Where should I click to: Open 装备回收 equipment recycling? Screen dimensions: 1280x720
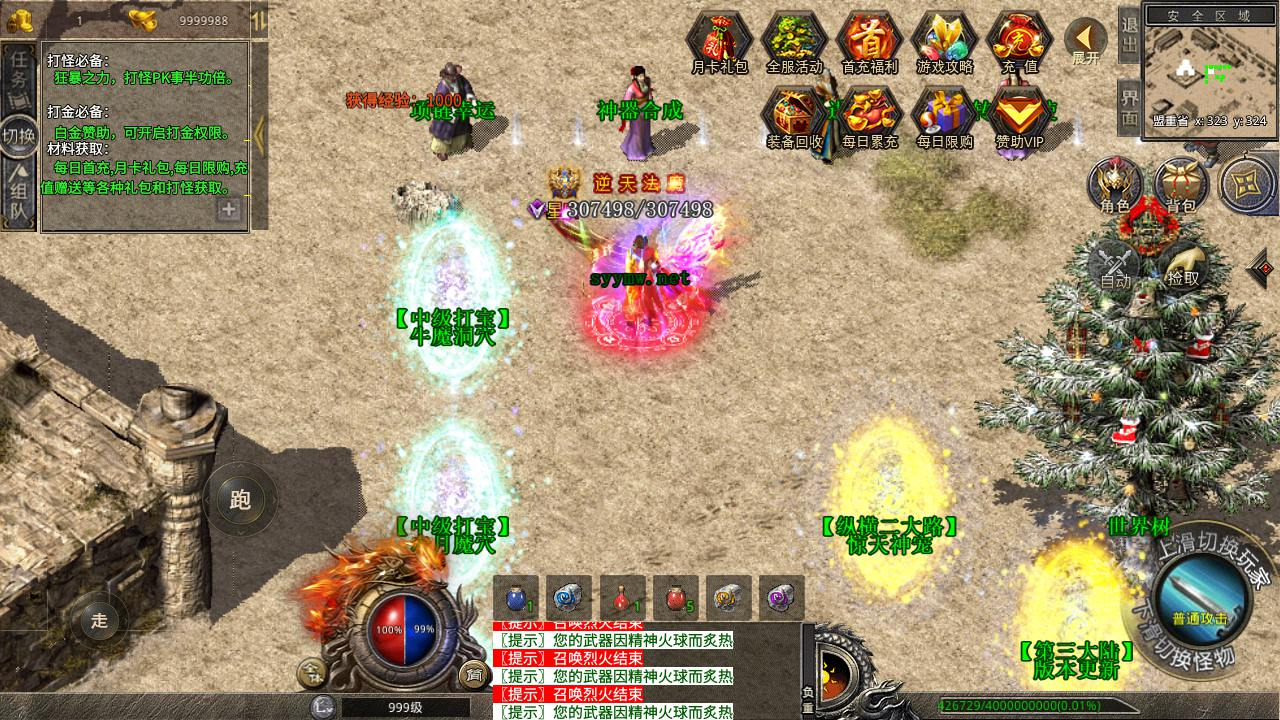[794, 115]
